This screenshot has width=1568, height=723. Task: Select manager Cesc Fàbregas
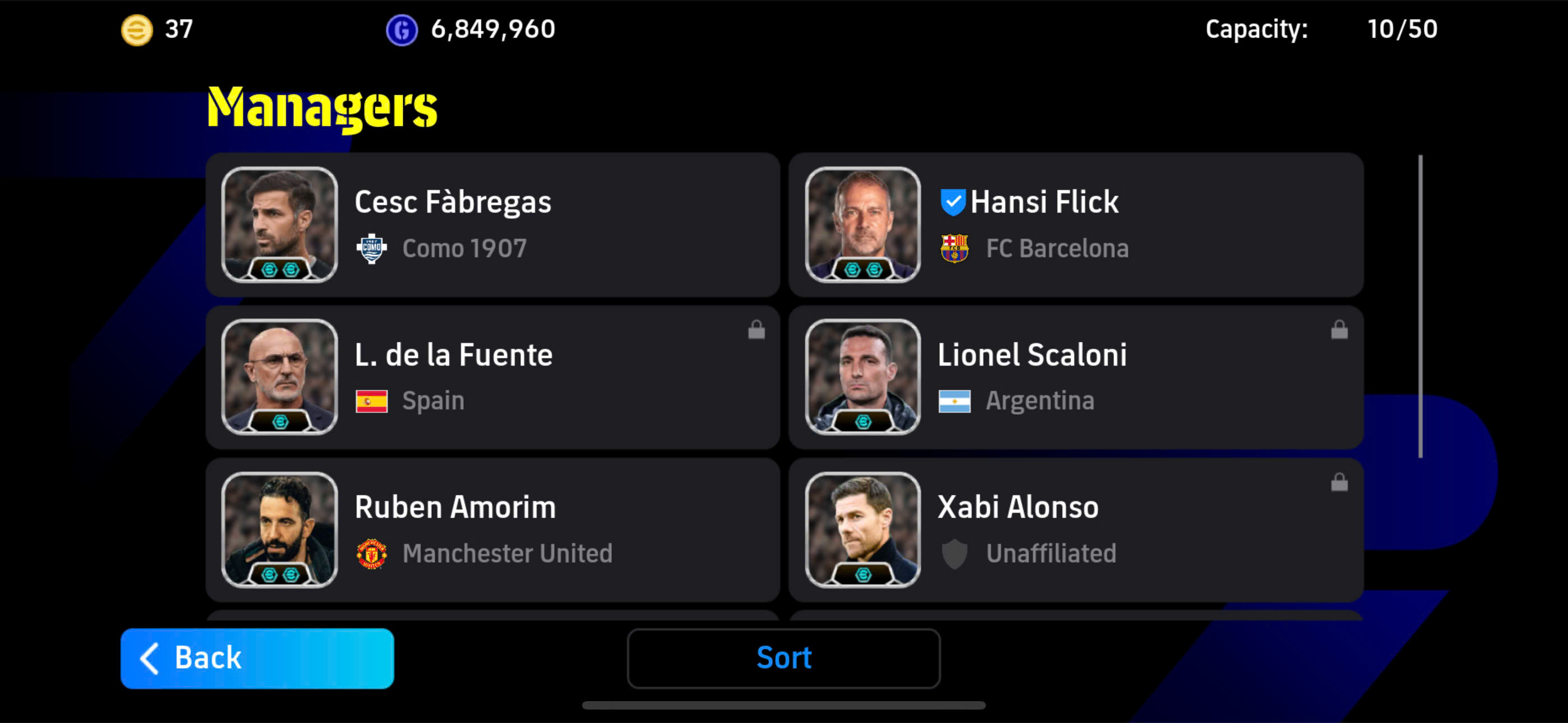[492, 225]
